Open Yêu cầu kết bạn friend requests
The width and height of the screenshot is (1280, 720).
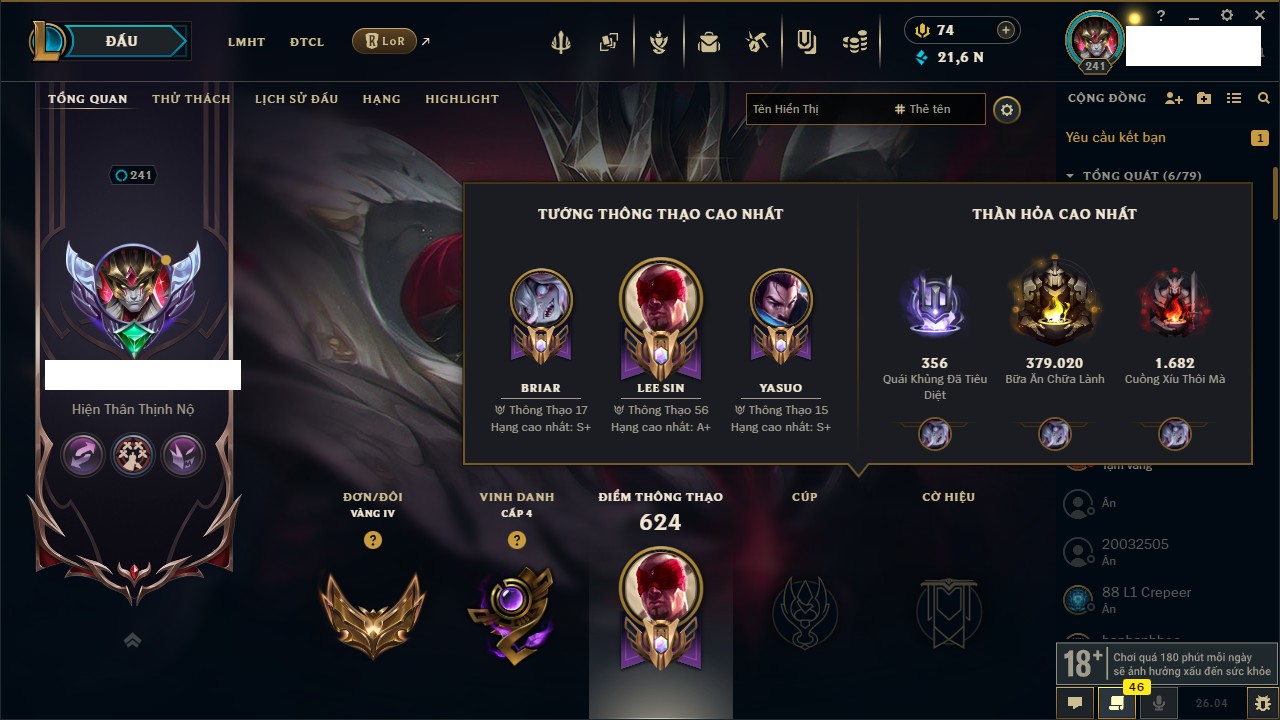1115,137
